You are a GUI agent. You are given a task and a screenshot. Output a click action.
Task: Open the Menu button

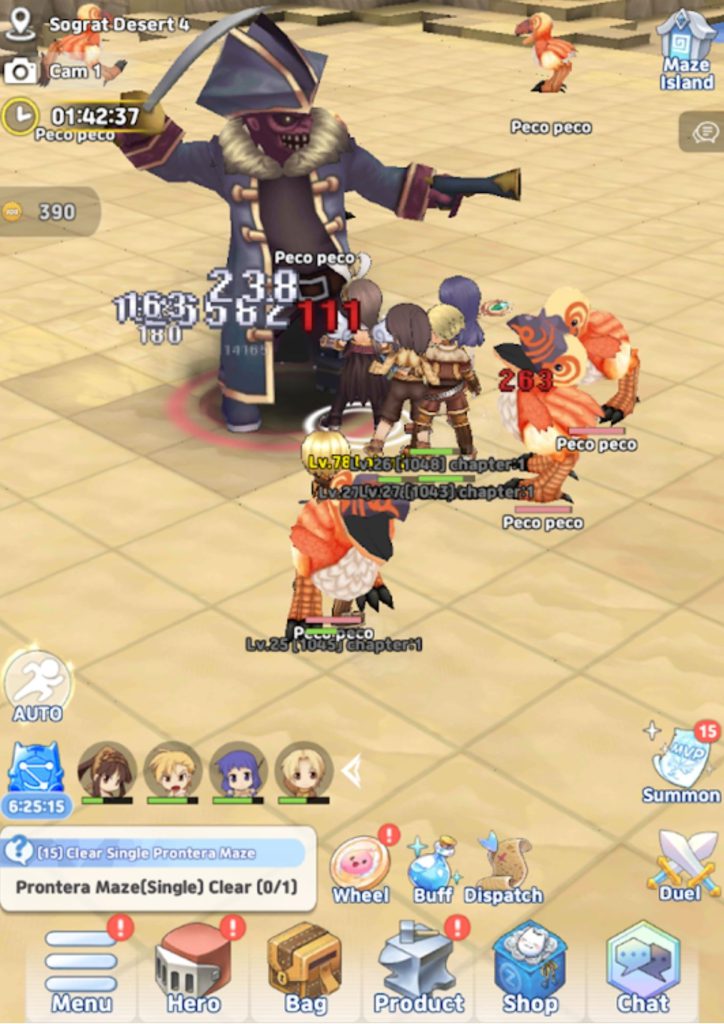82,969
